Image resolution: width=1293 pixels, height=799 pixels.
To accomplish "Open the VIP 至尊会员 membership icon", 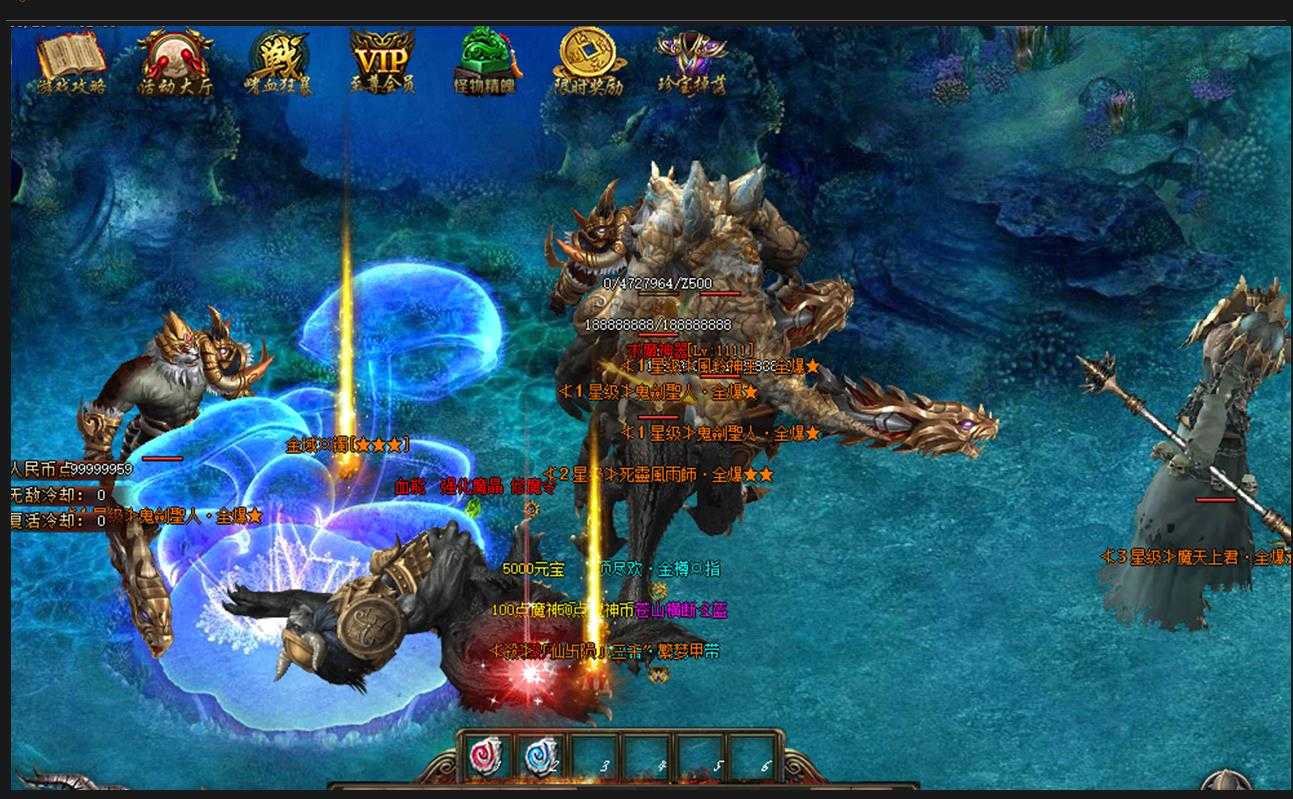I will pyautogui.click(x=382, y=58).
